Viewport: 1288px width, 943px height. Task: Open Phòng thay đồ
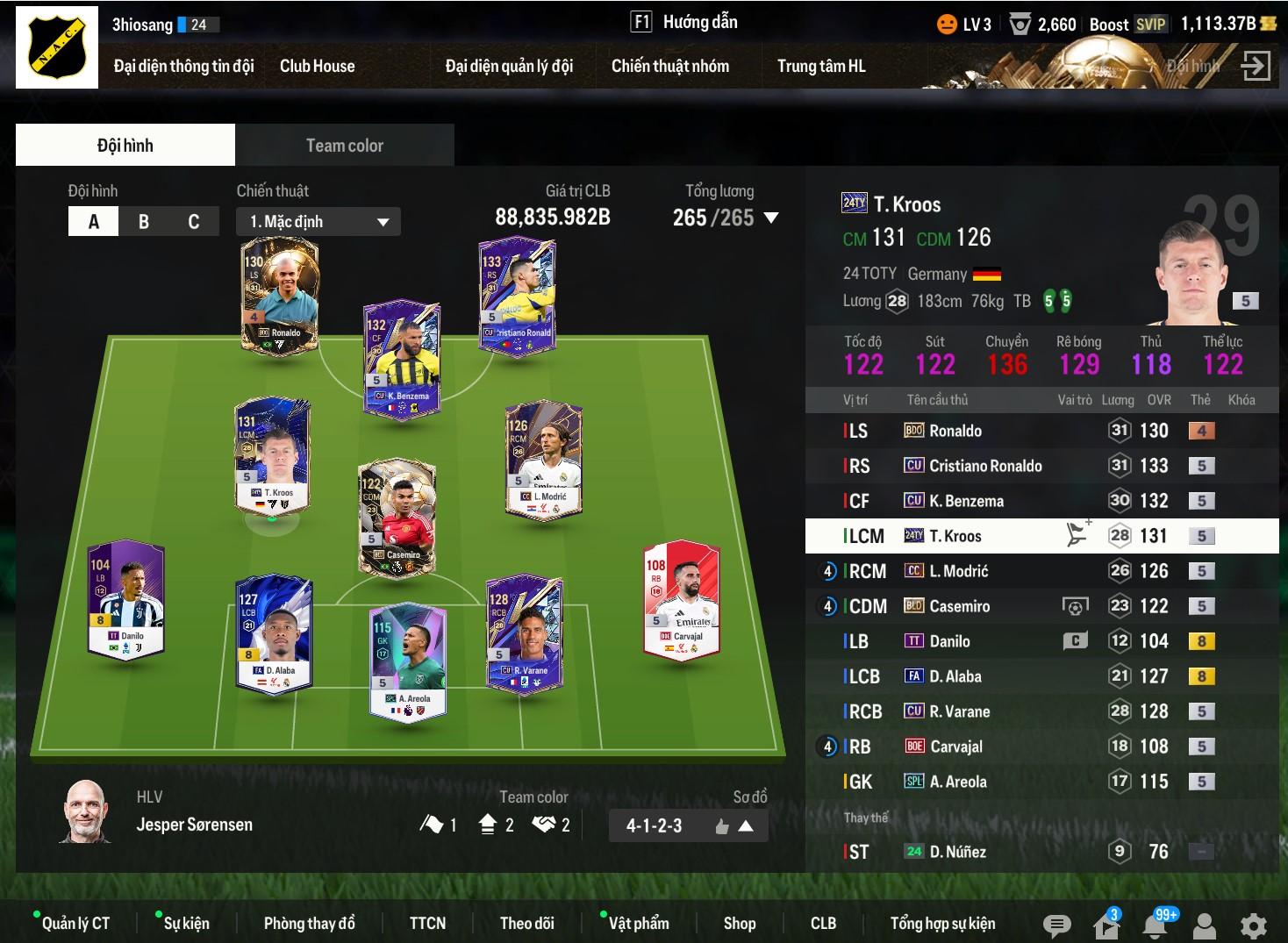tap(309, 923)
